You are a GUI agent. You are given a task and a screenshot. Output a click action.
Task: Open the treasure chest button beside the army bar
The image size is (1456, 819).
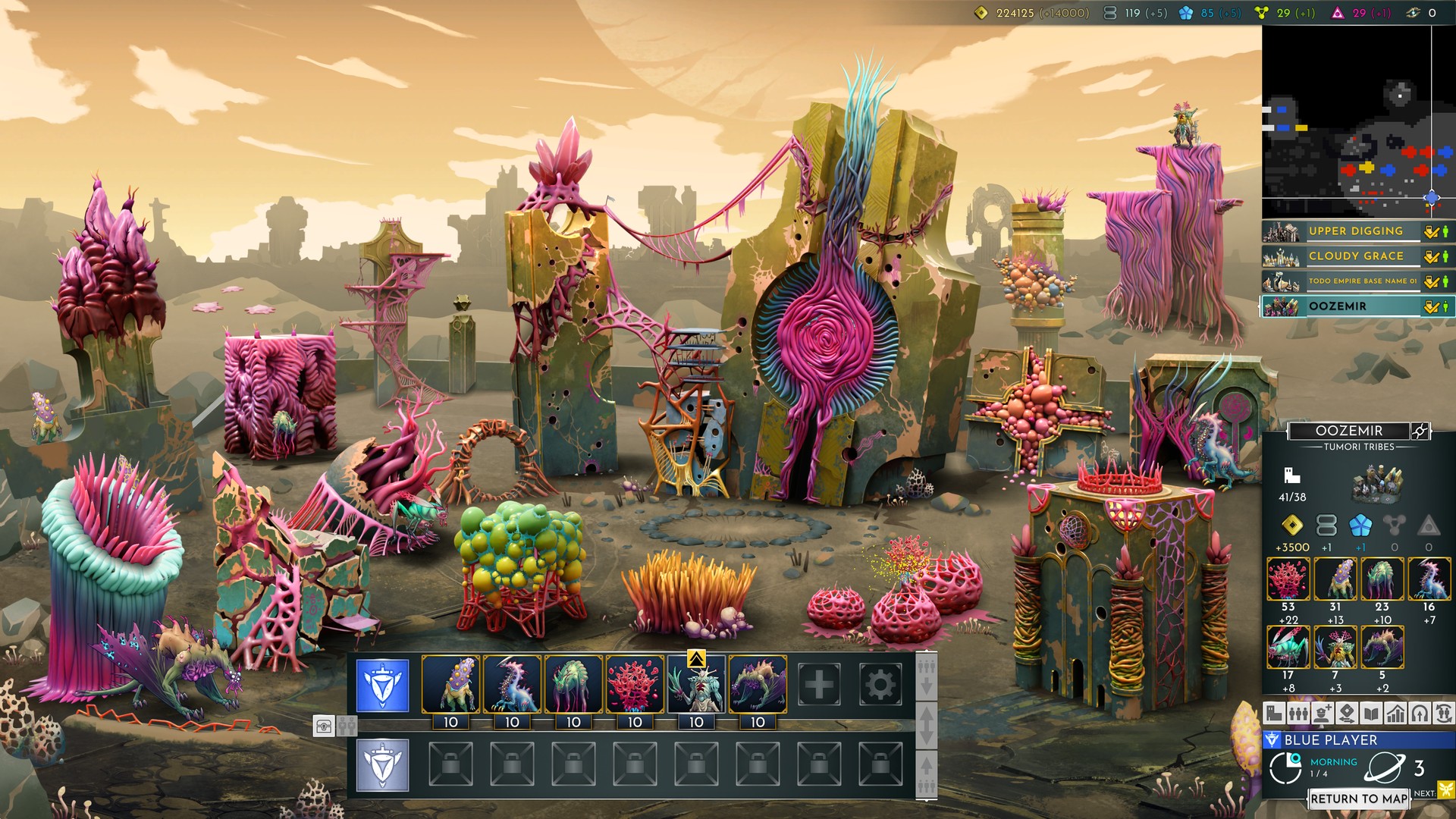tap(324, 726)
